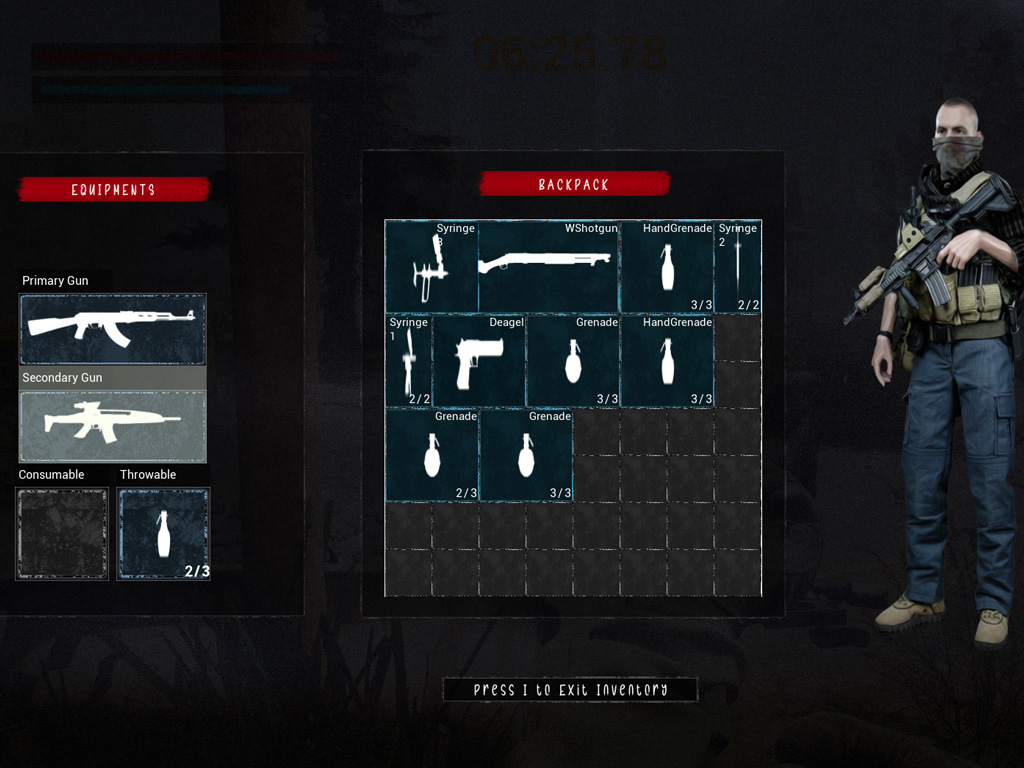This screenshot has height=768, width=1024.
Task: Select the Grenade next to the Deagel
Action: pos(573,361)
